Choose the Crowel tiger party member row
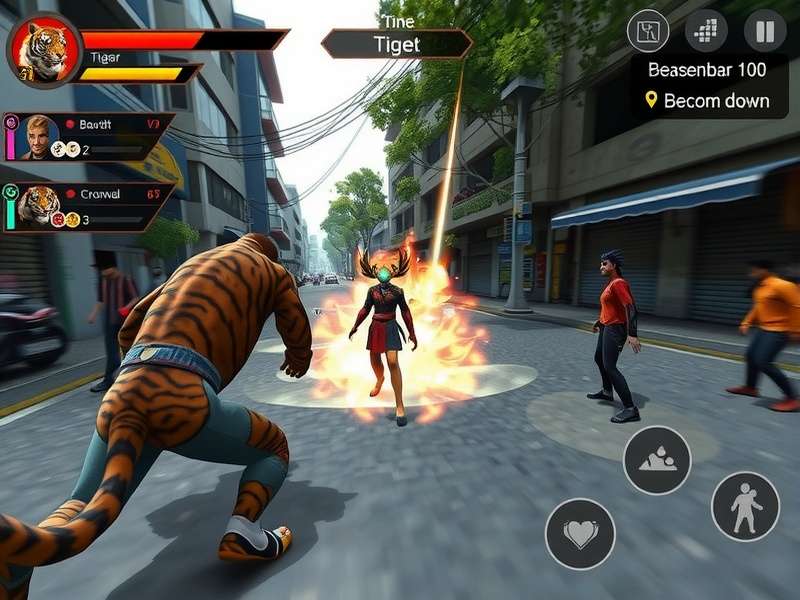800x600 pixels. click(88, 206)
